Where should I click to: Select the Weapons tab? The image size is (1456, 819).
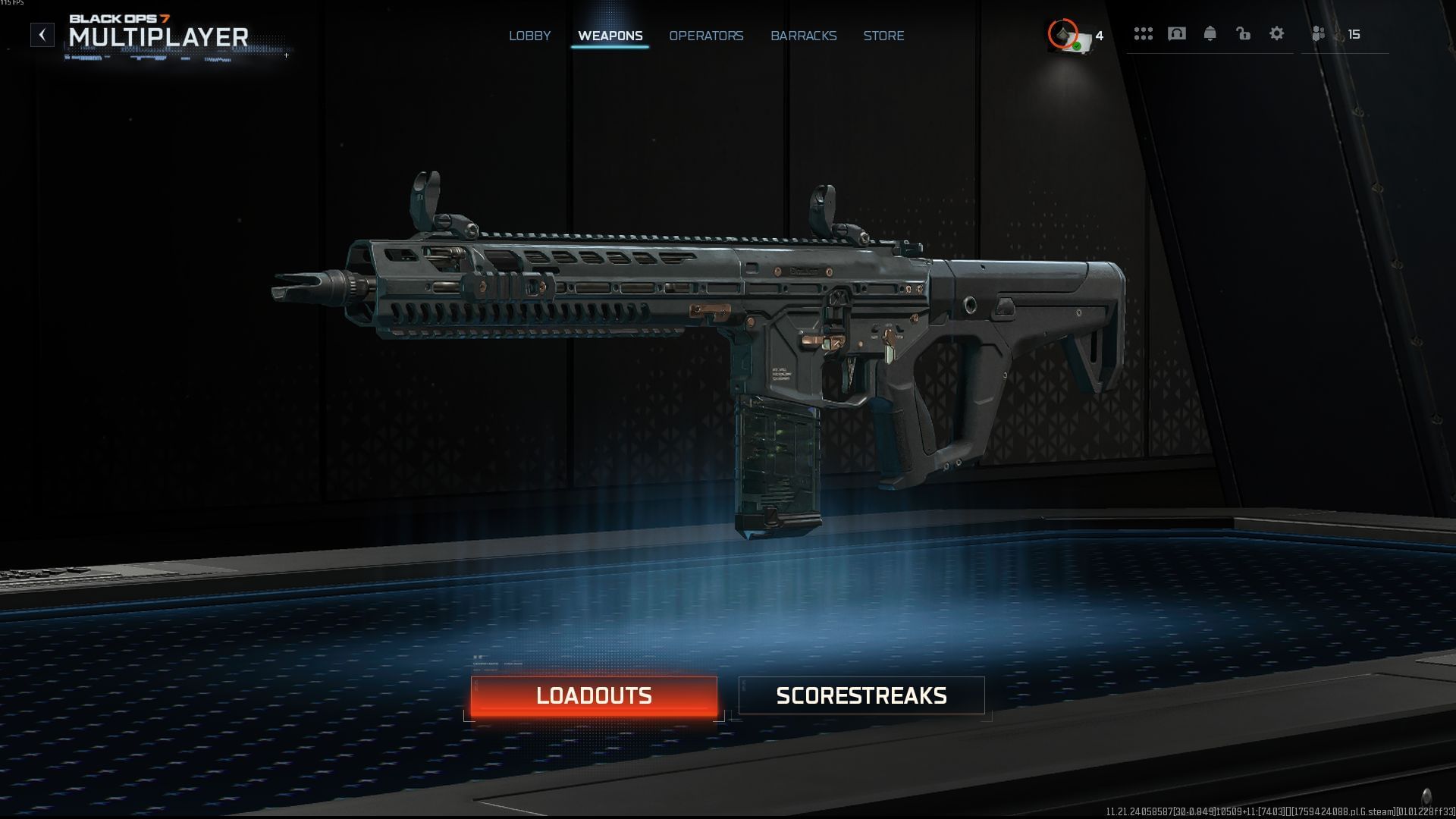(610, 36)
